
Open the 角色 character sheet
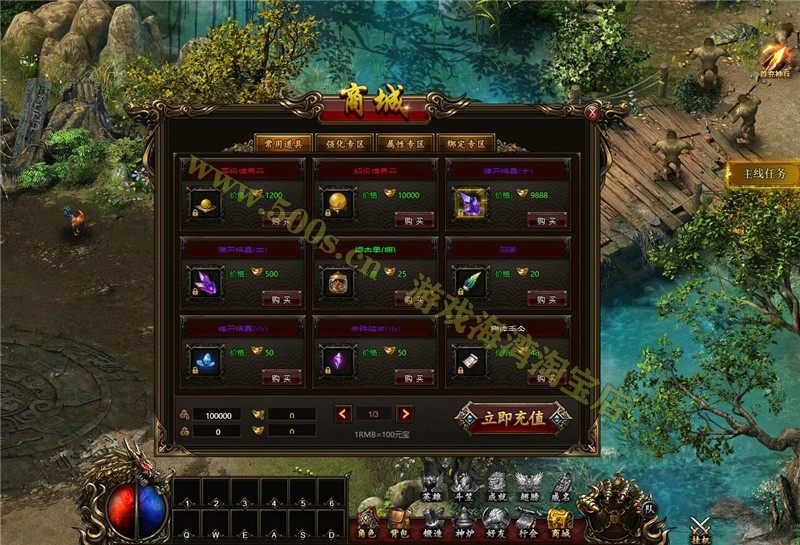368,521
